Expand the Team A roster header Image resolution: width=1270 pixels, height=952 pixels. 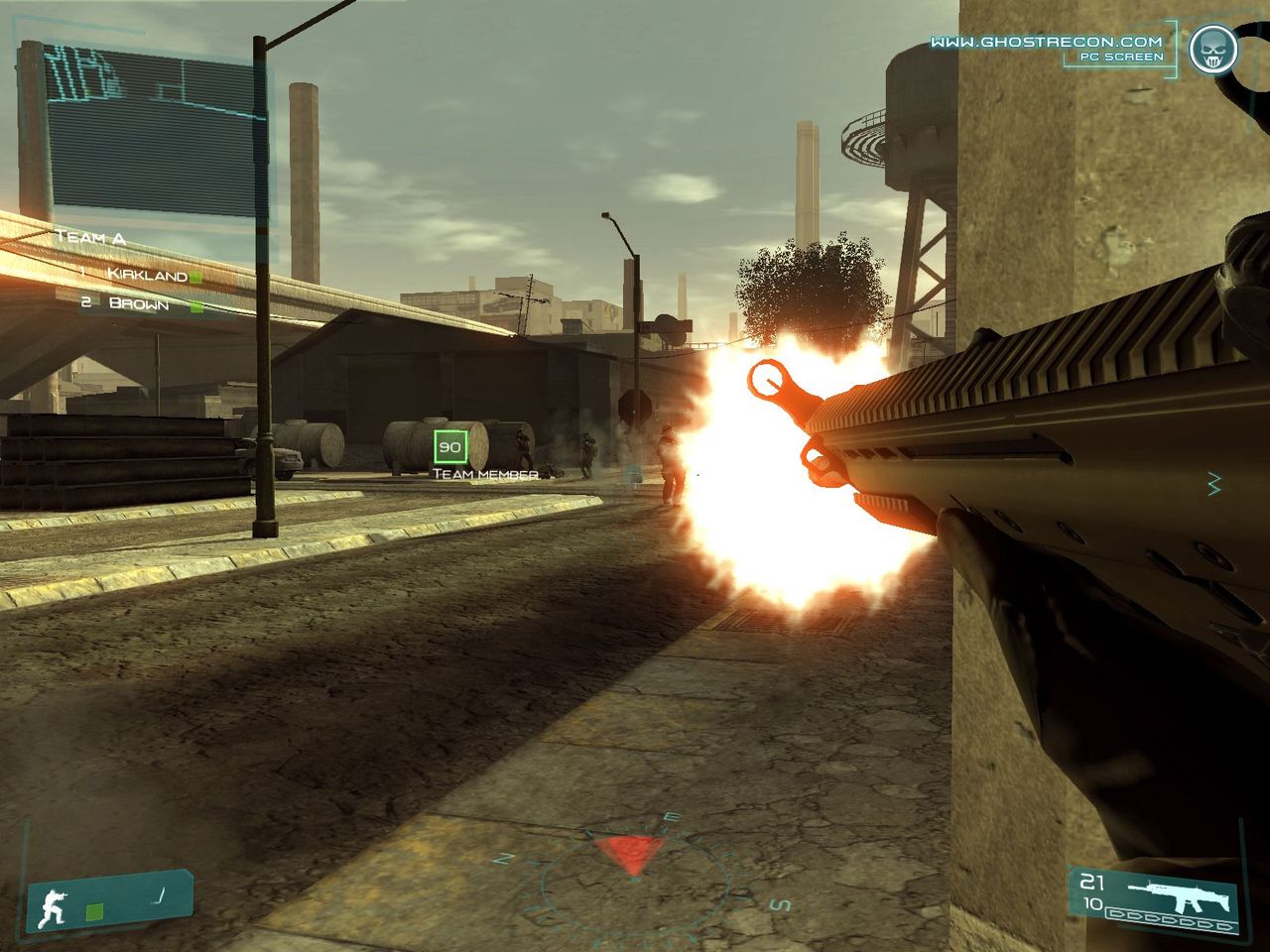click(89, 238)
